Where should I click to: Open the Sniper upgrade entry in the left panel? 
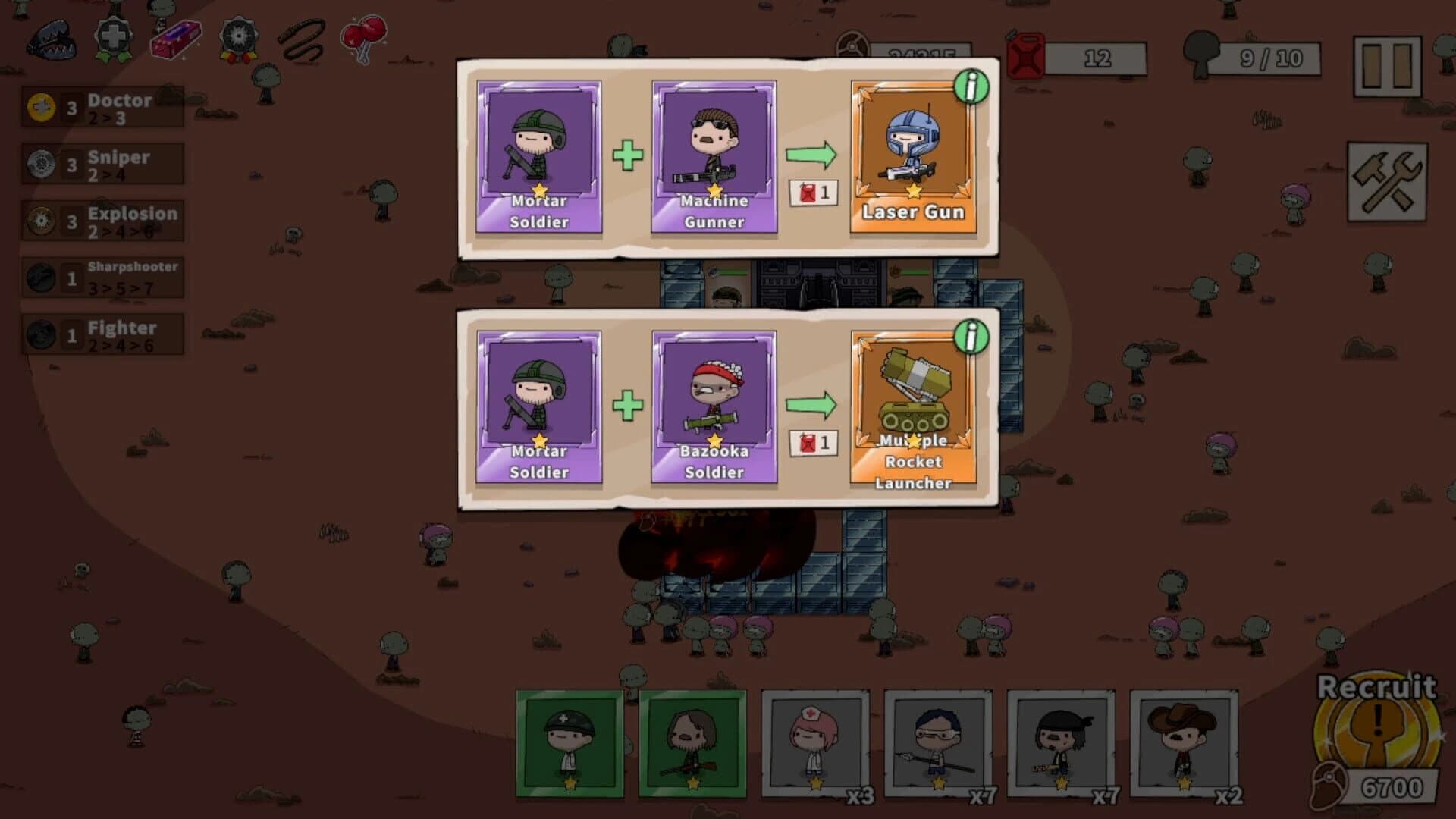click(102, 163)
